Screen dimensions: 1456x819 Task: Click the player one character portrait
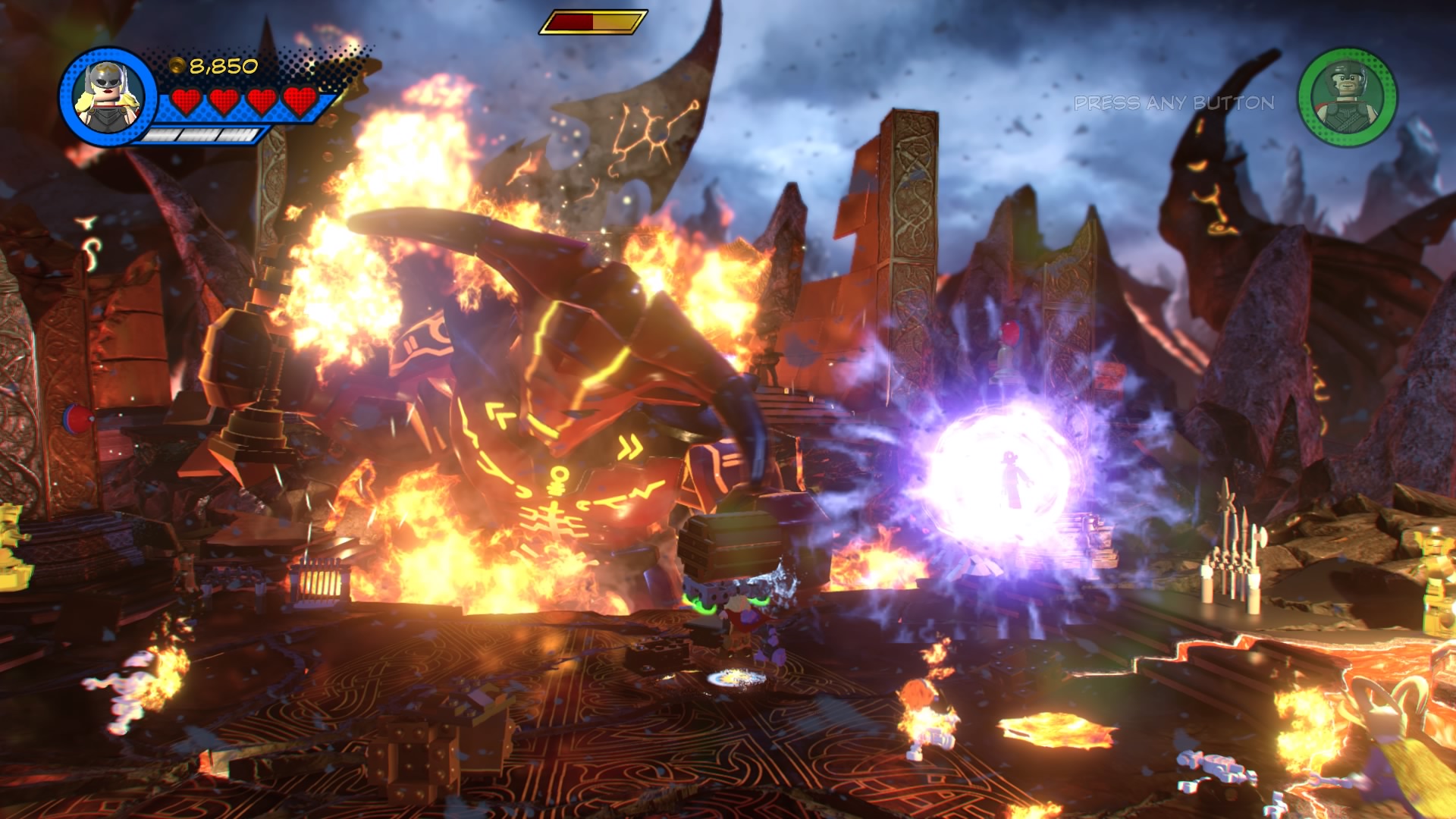[x=108, y=97]
